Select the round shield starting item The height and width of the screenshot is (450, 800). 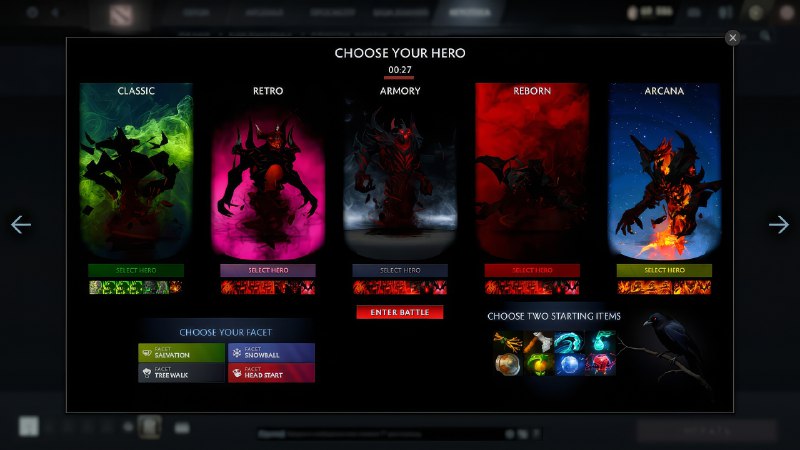point(507,364)
